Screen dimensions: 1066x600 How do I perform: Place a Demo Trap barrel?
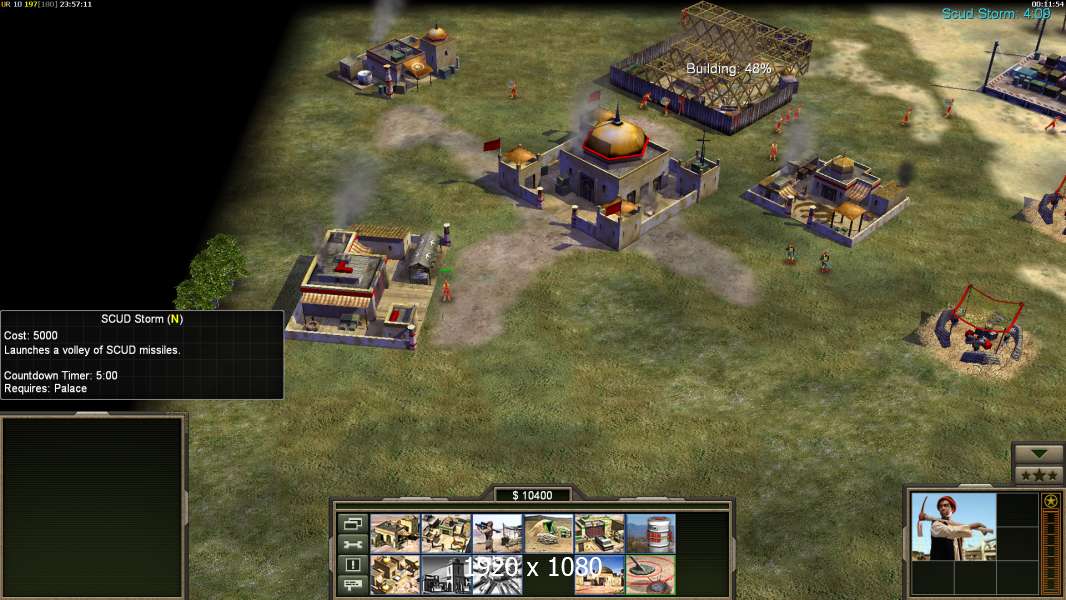click(x=650, y=533)
